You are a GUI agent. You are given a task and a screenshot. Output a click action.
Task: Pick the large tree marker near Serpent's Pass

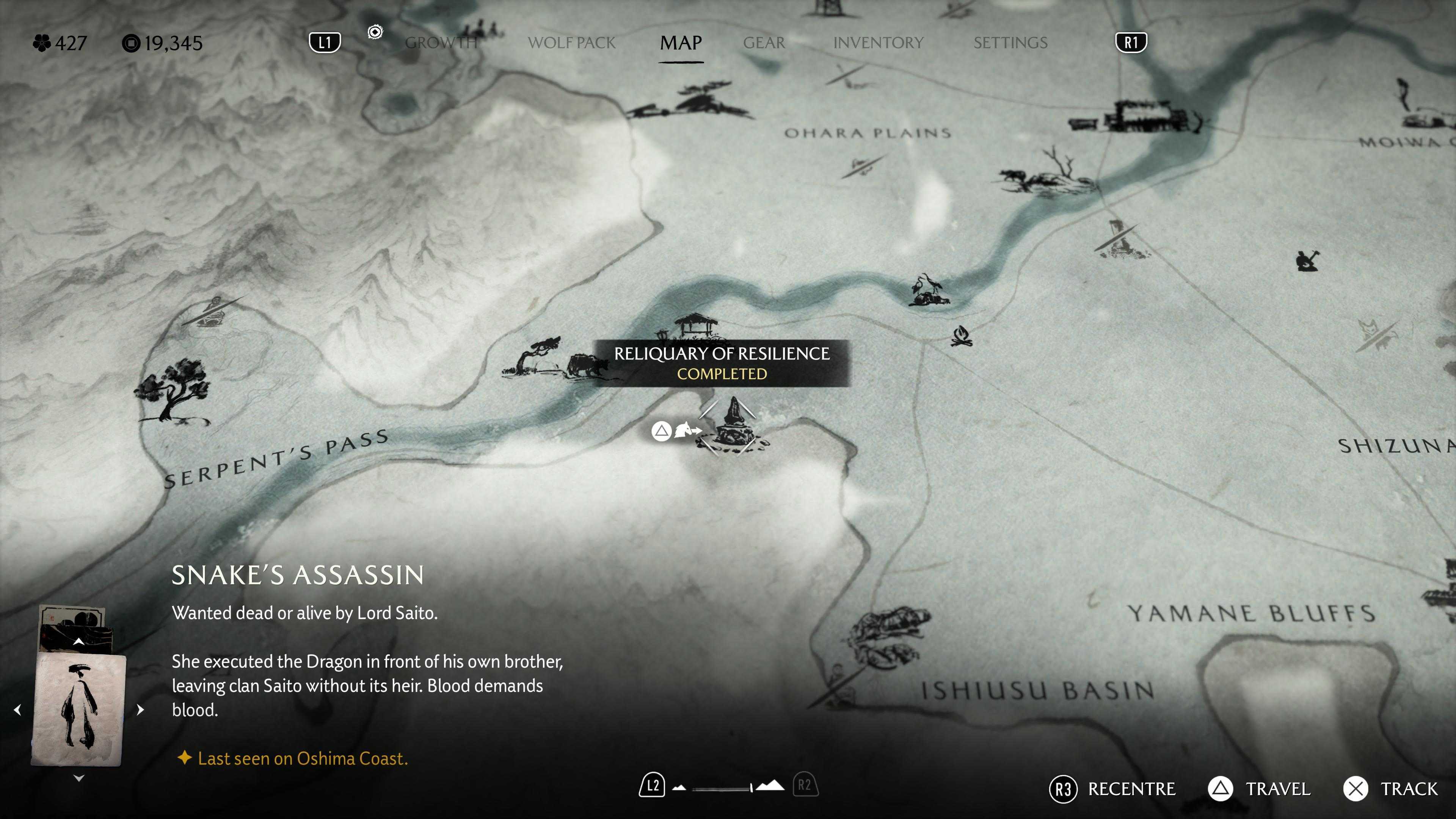(173, 390)
